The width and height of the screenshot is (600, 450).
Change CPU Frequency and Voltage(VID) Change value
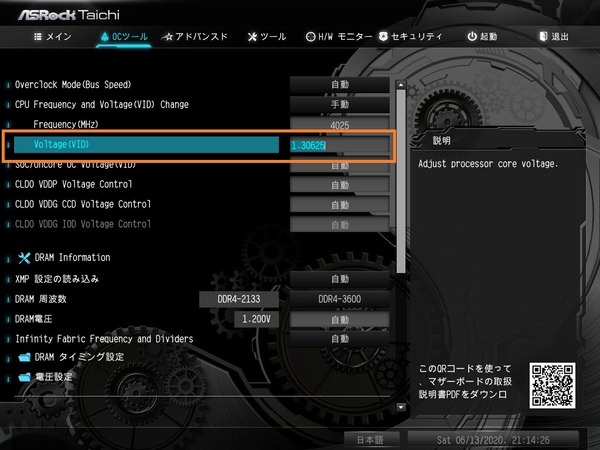point(340,104)
